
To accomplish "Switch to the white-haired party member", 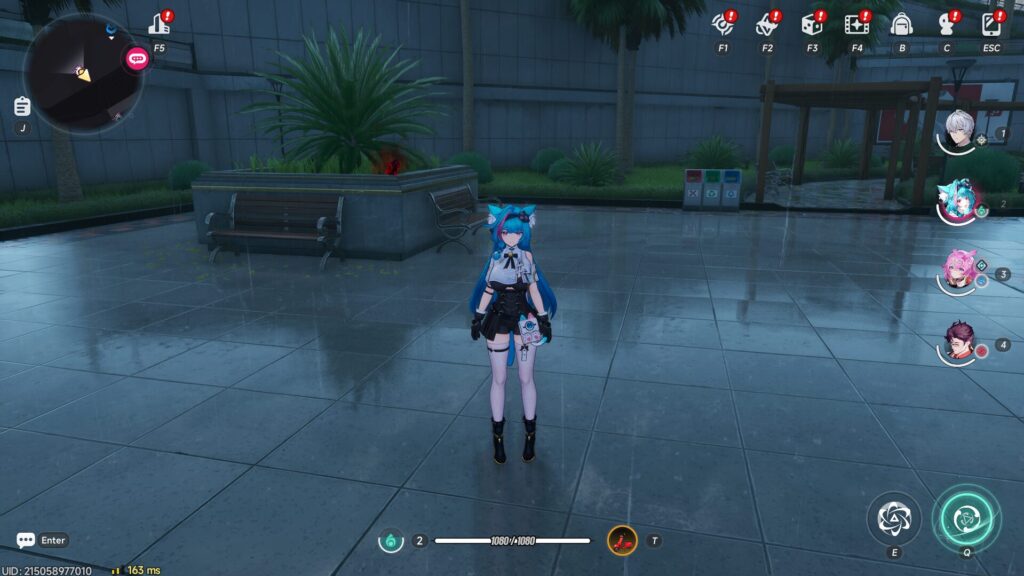I will point(960,131).
